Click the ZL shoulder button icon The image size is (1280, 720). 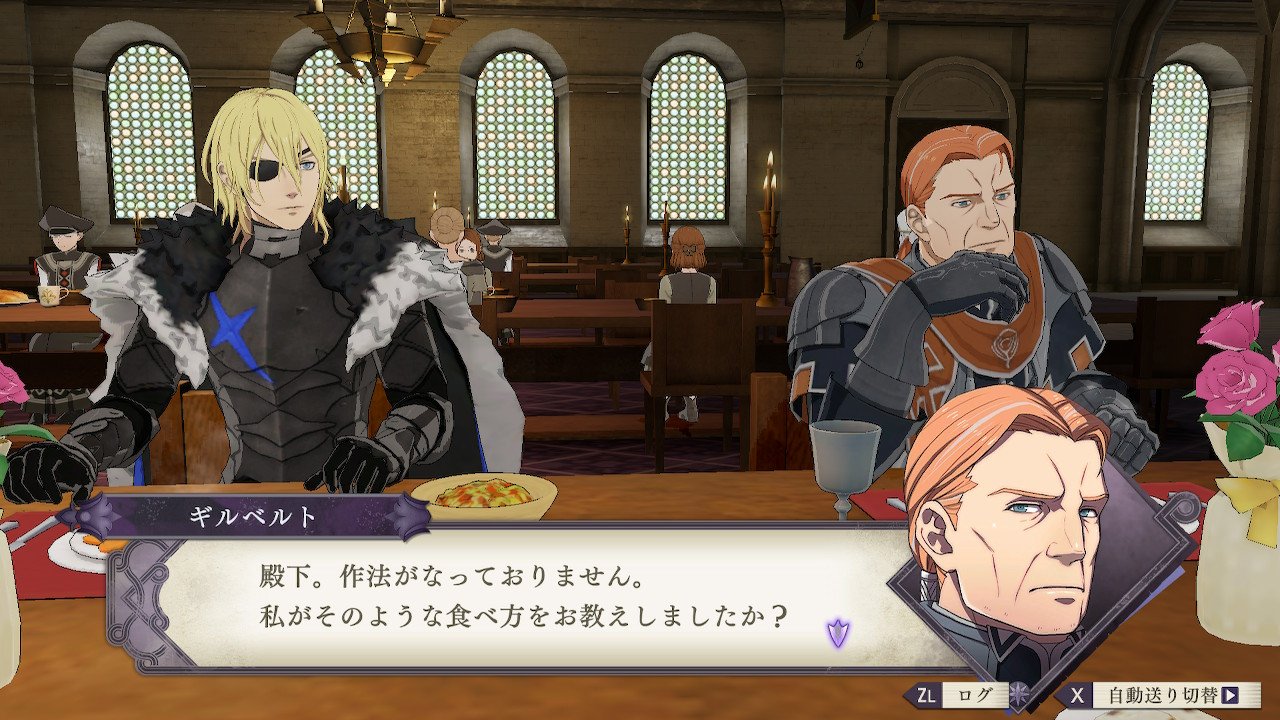click(928, 695)
